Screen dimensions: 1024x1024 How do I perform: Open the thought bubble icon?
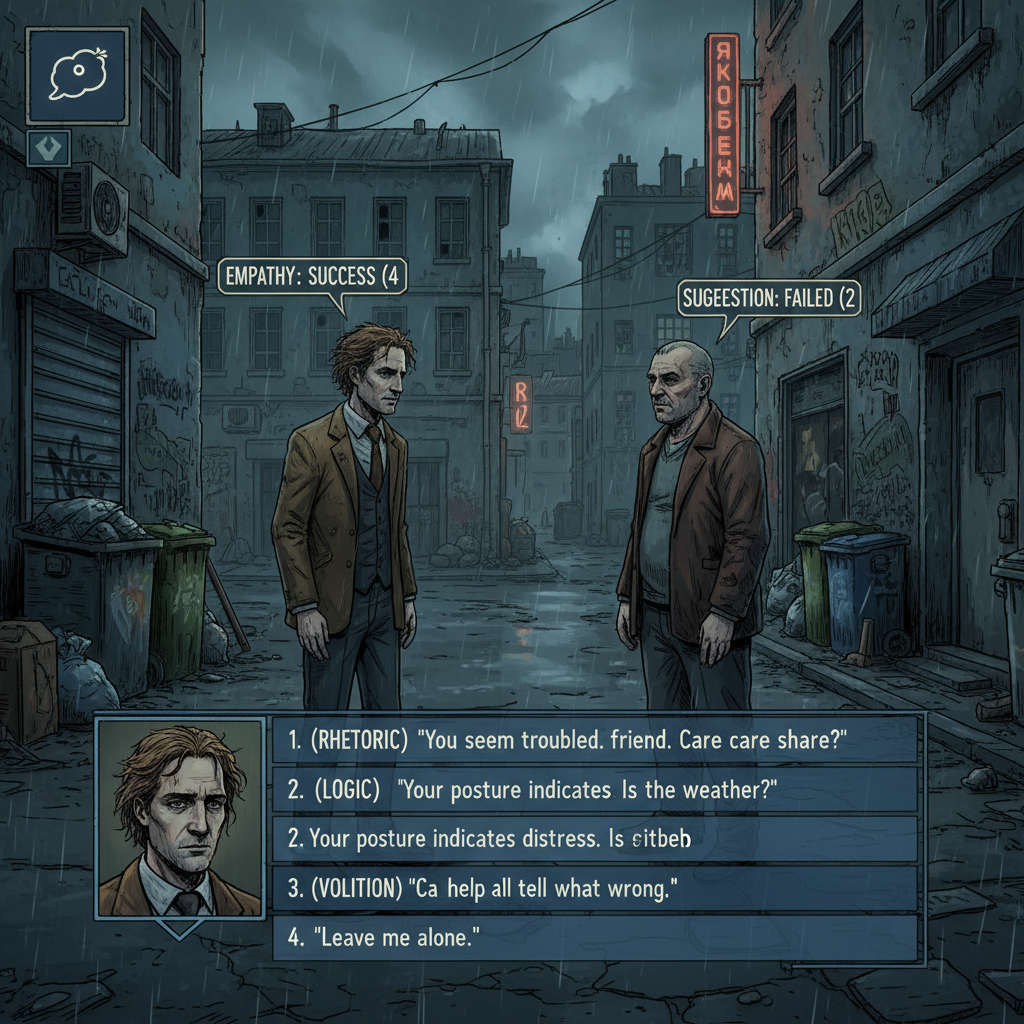click(x=77, y=77)
